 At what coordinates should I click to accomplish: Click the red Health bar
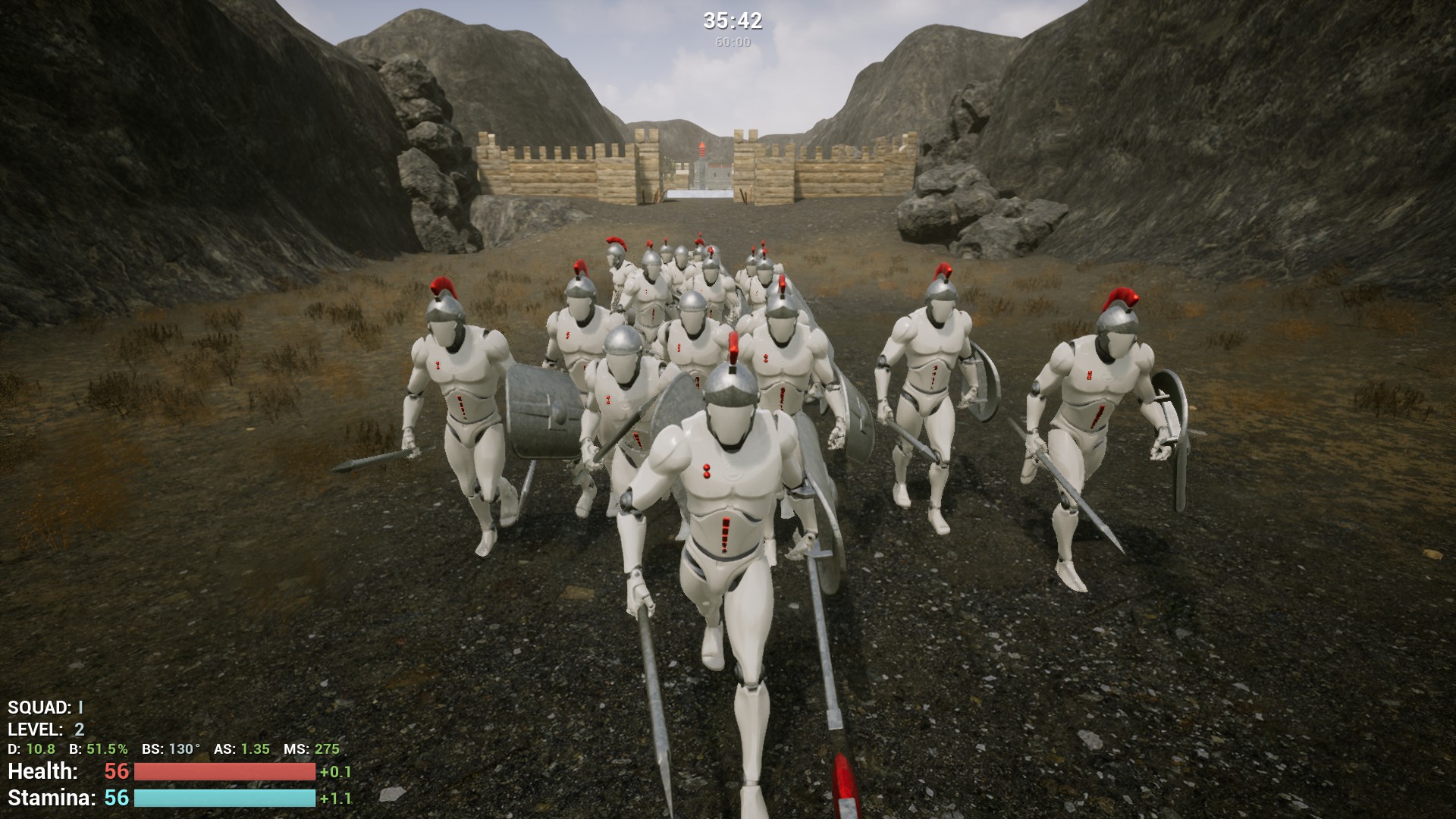click(222, 772)
